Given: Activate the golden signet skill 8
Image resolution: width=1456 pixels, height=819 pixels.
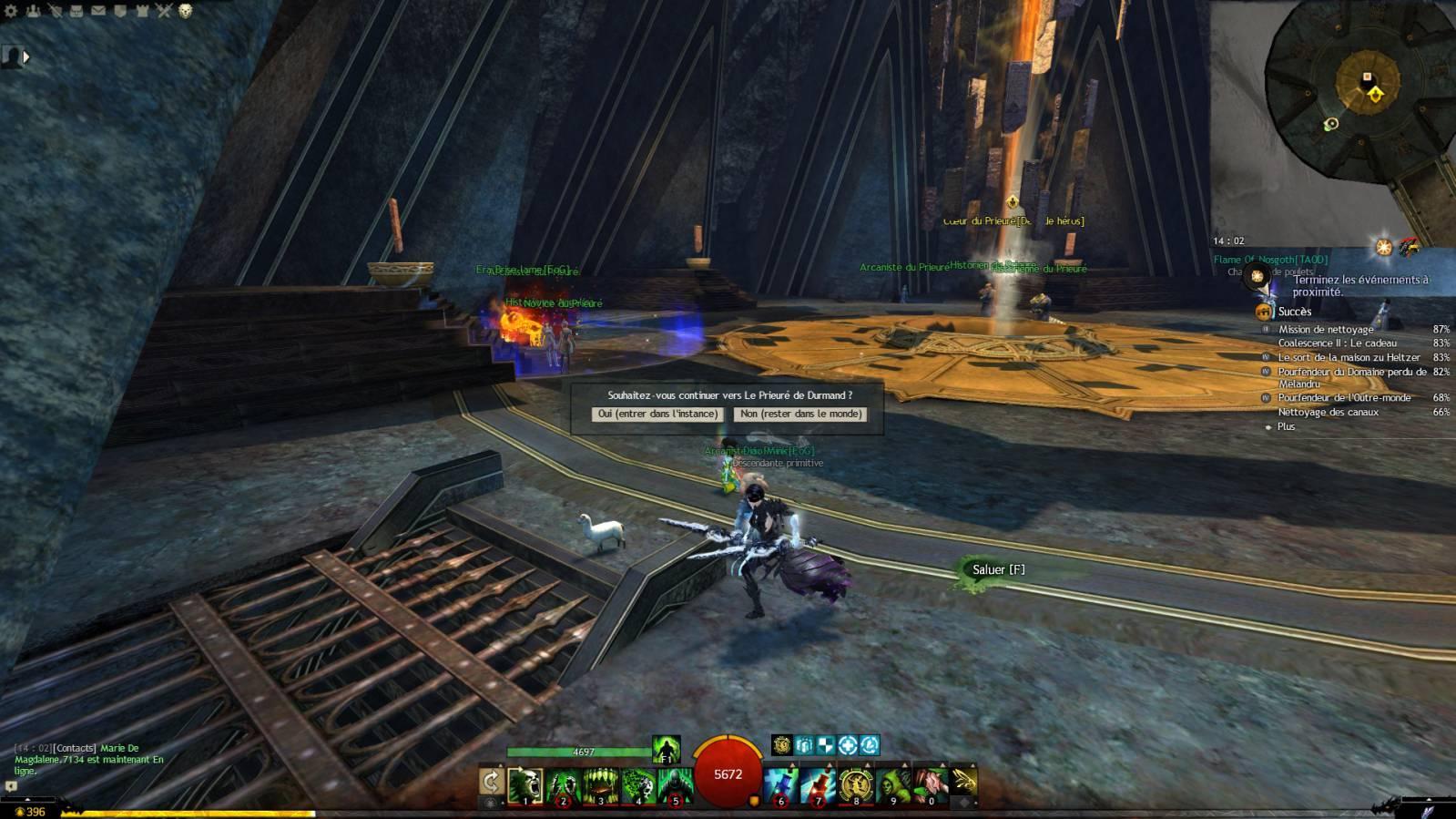Looking at the screenshot, I should [x=856, y=784].
